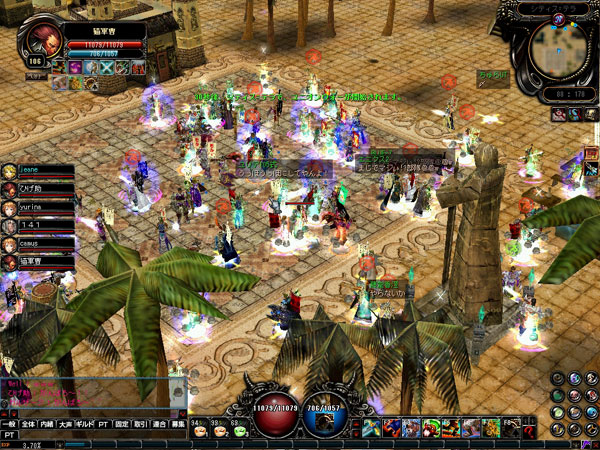This screenshot has height=450, width=600.
Task: Choose the 連合 alliance chat tab
Action: click(160, 425)
